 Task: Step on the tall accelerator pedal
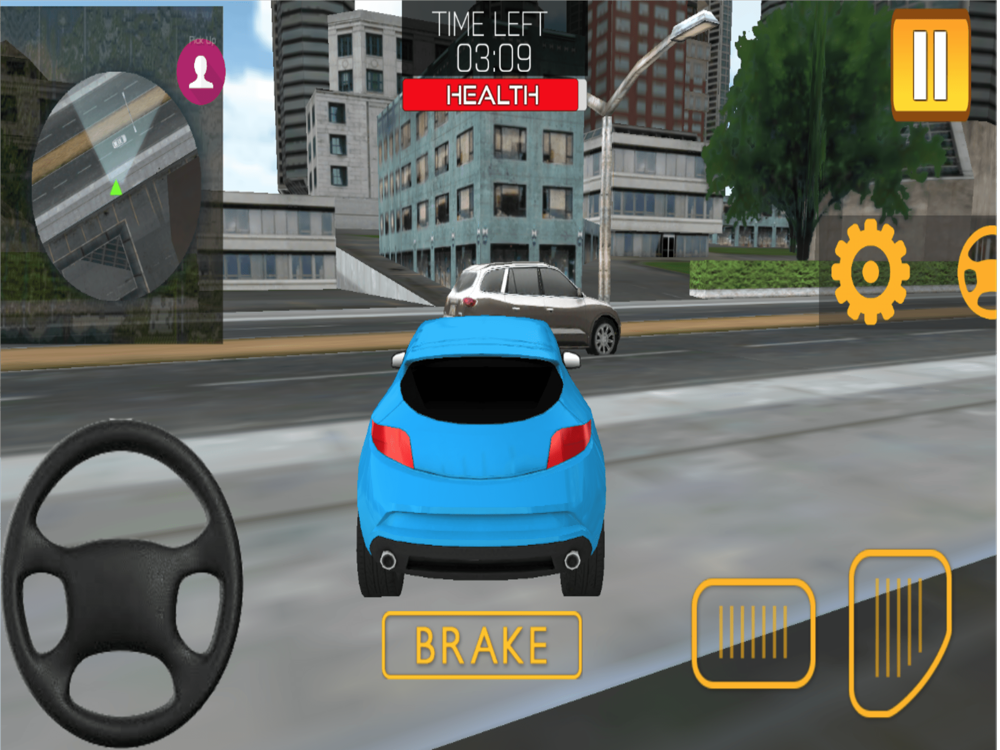[x=899, y=631]
